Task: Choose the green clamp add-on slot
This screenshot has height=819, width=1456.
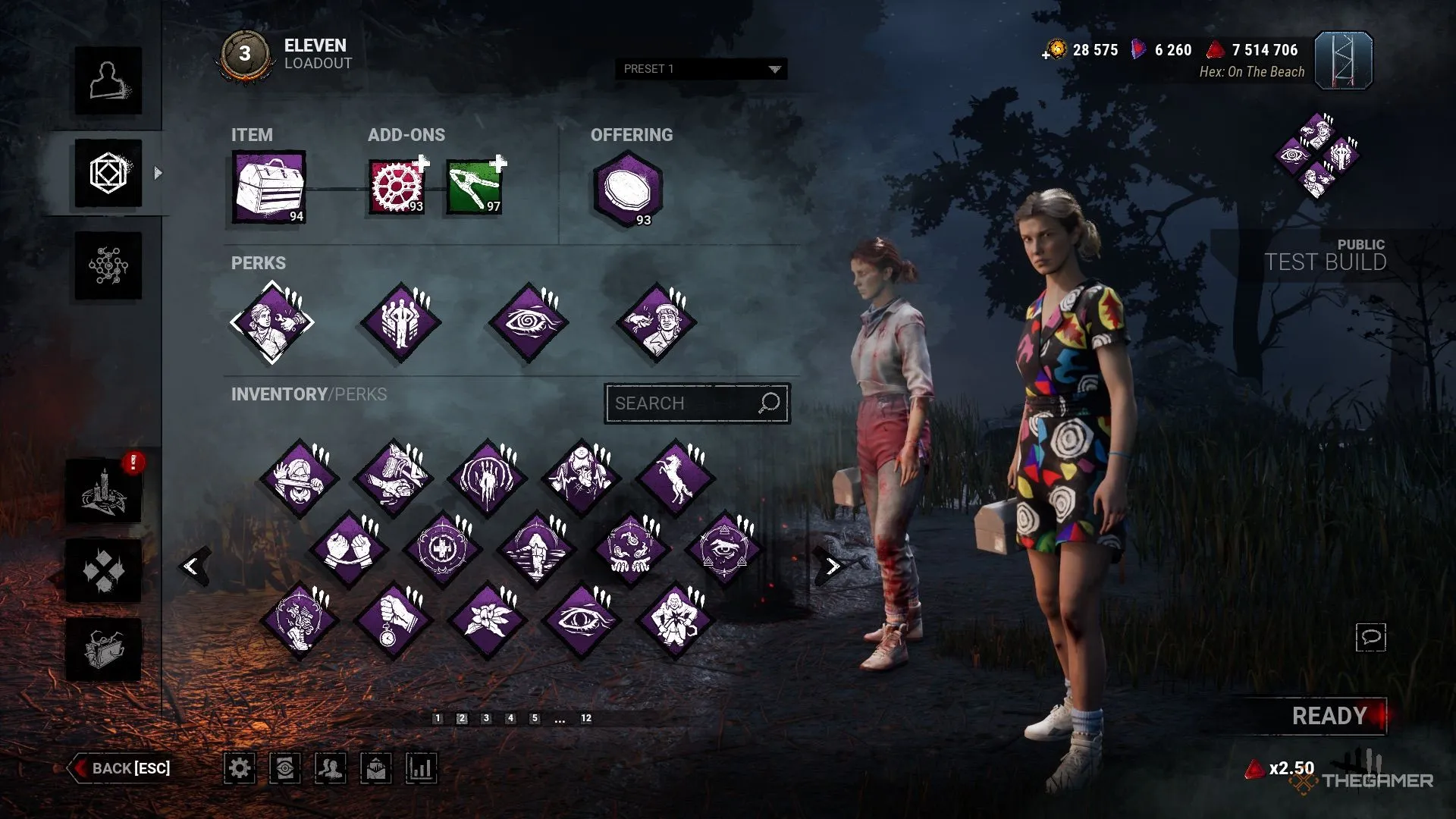Action: [474, 187]
